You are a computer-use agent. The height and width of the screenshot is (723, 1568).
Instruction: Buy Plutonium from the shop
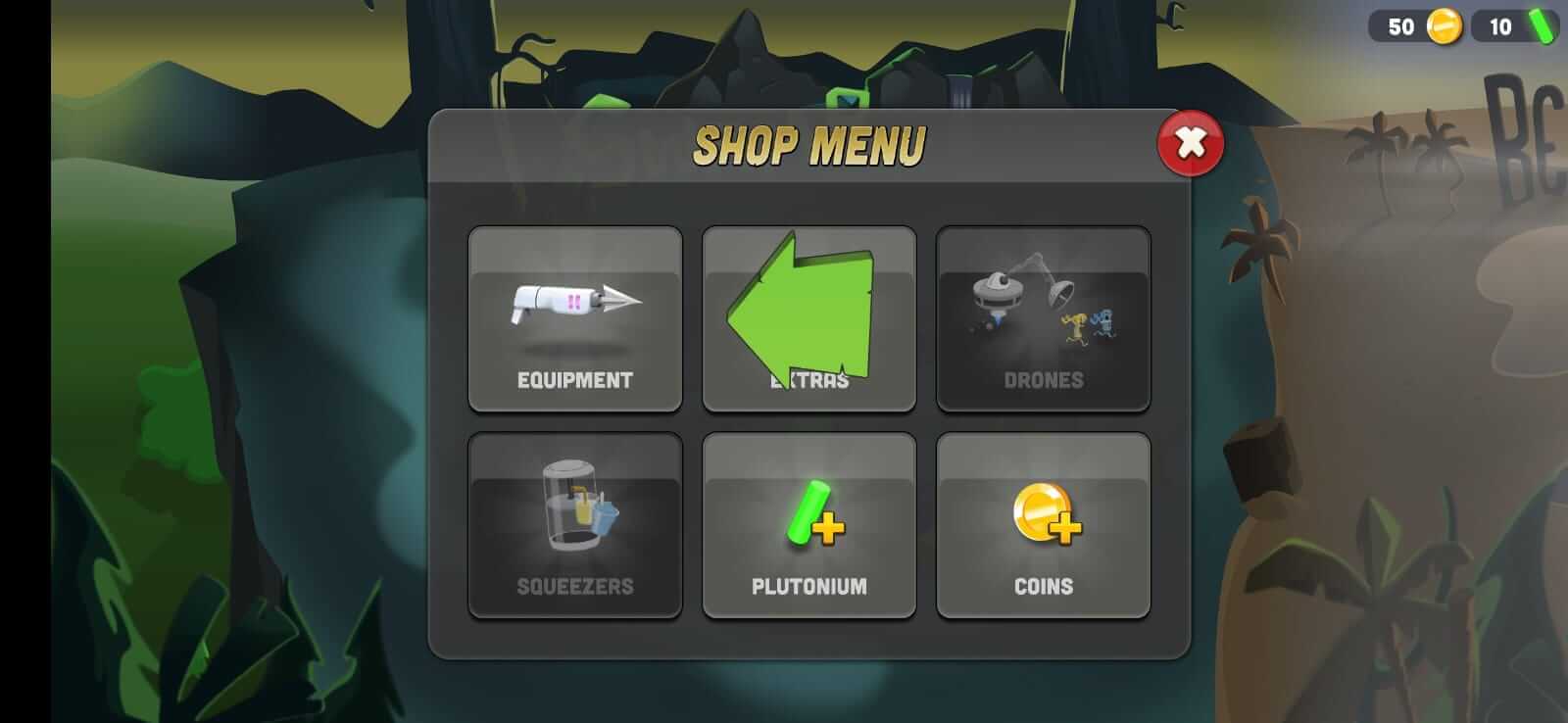pyautogui.click(x=809, y=524)
